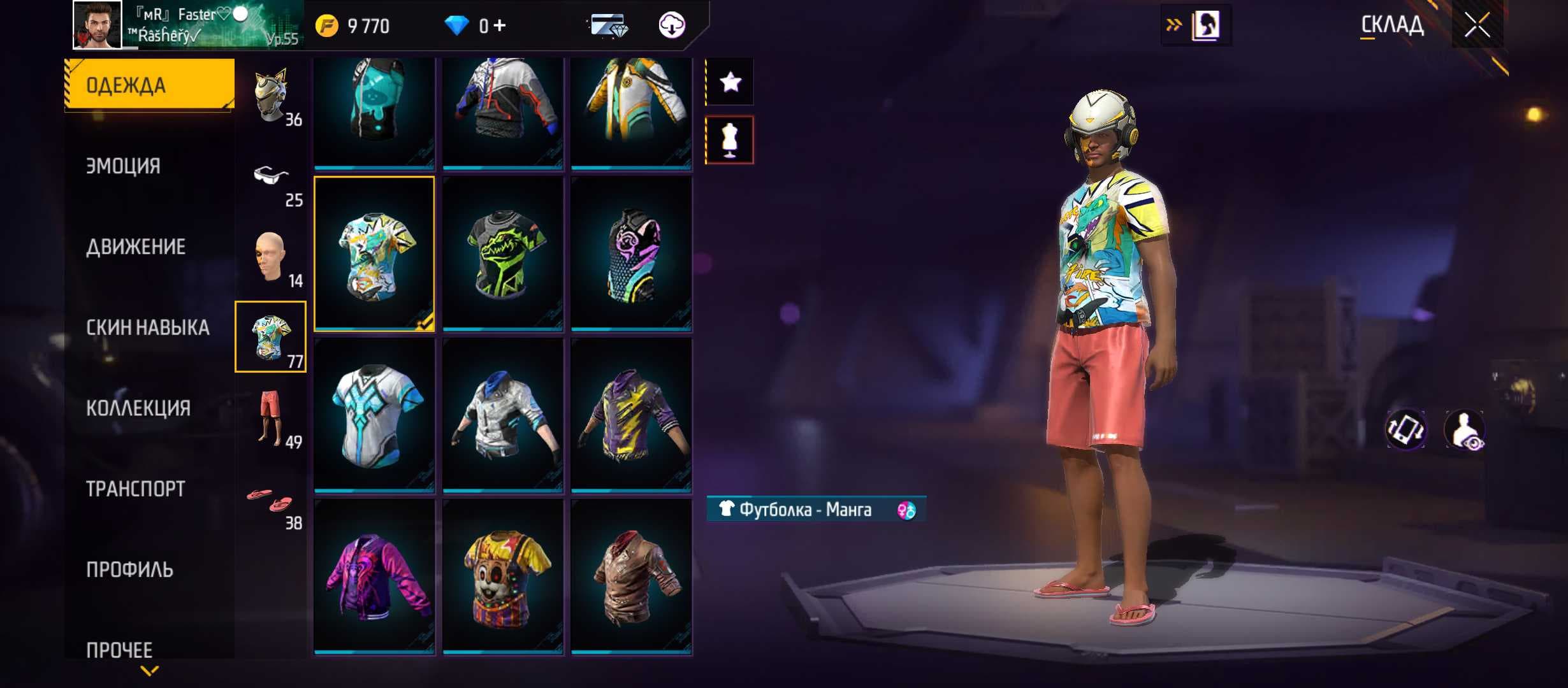This screenshot has height=688, width=1568.
Task: Close the СКЛАД warehouse screen
Action: coord(1477,26)
